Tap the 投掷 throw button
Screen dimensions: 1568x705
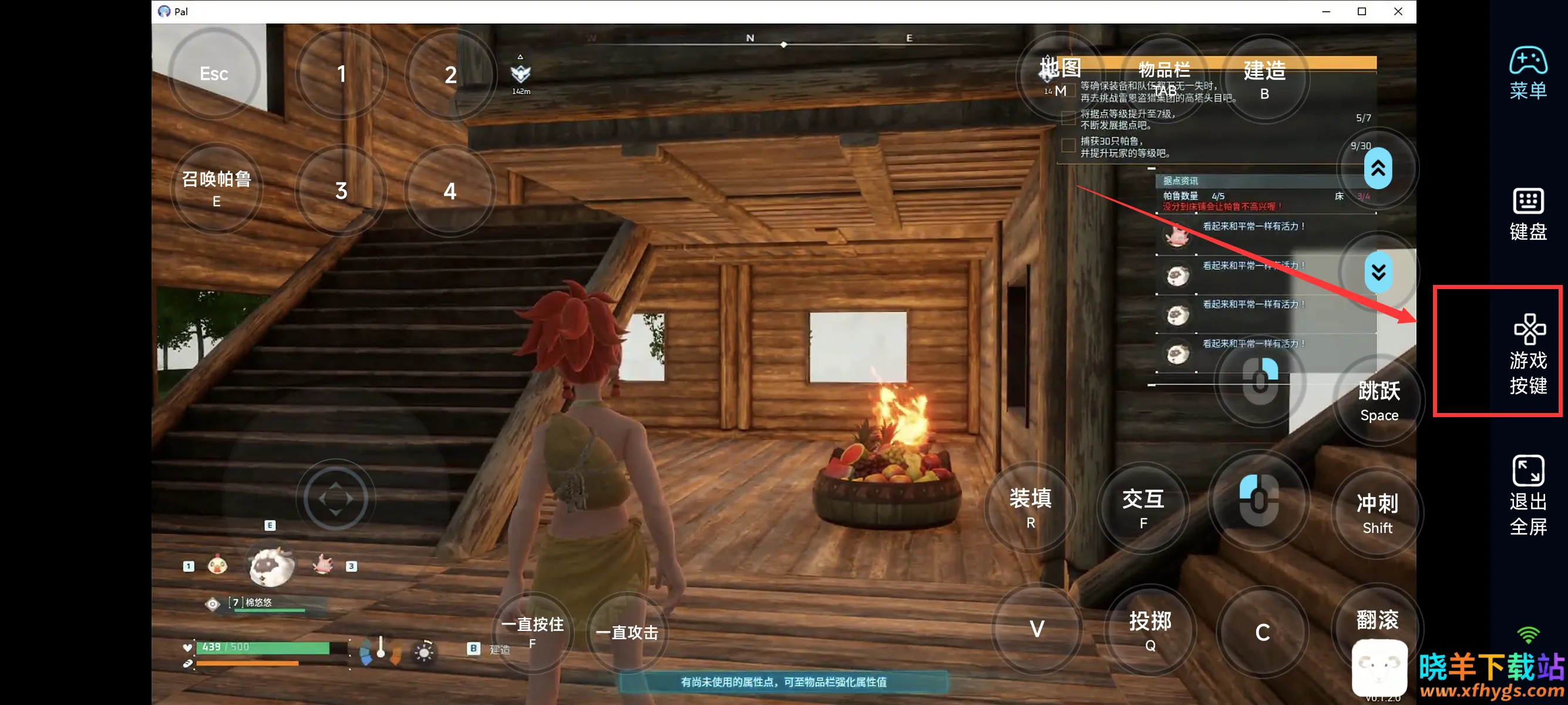[1150, 630]
